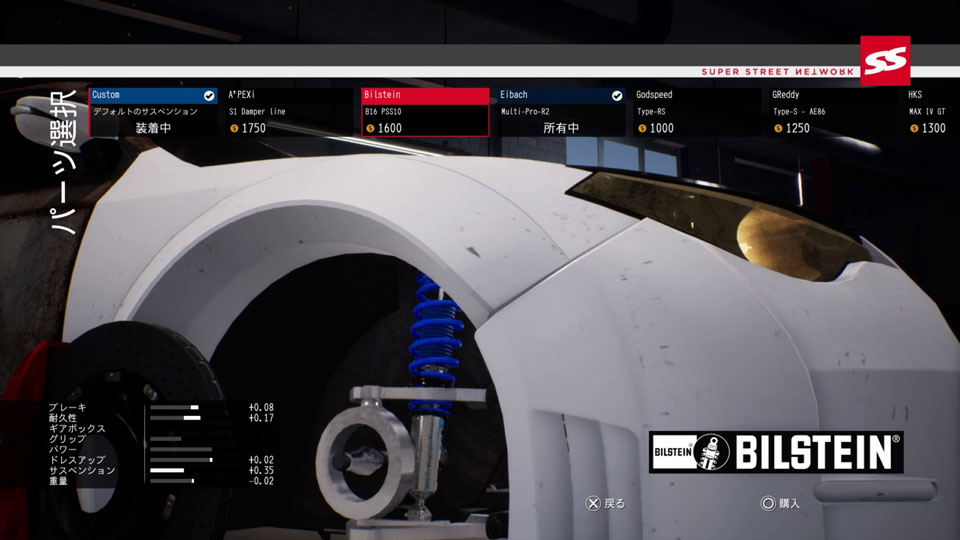Choose the HKS MAX IV GT suspension
960x540 pixels.
point(932,112)
